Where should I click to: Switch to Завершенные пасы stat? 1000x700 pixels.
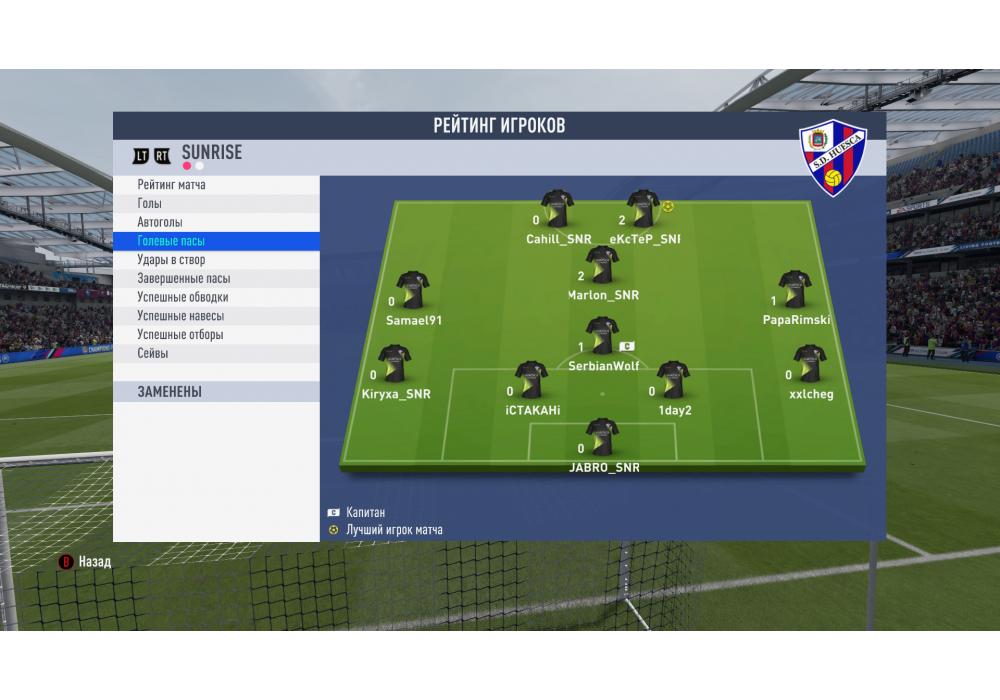[184, 279]
